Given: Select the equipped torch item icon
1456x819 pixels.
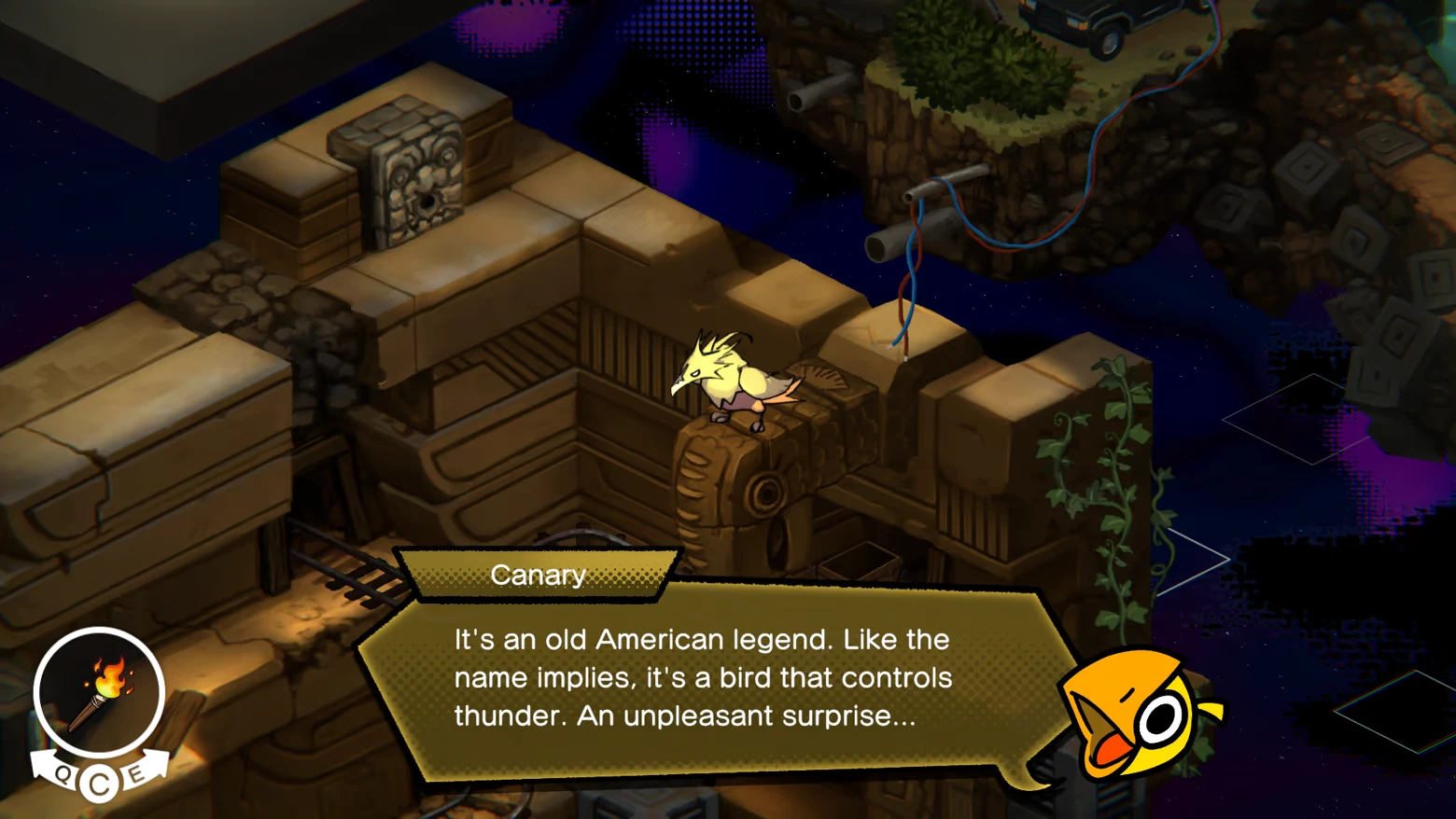Looking at the screenshot, I should pyautogui.click(x=100, y=695).
